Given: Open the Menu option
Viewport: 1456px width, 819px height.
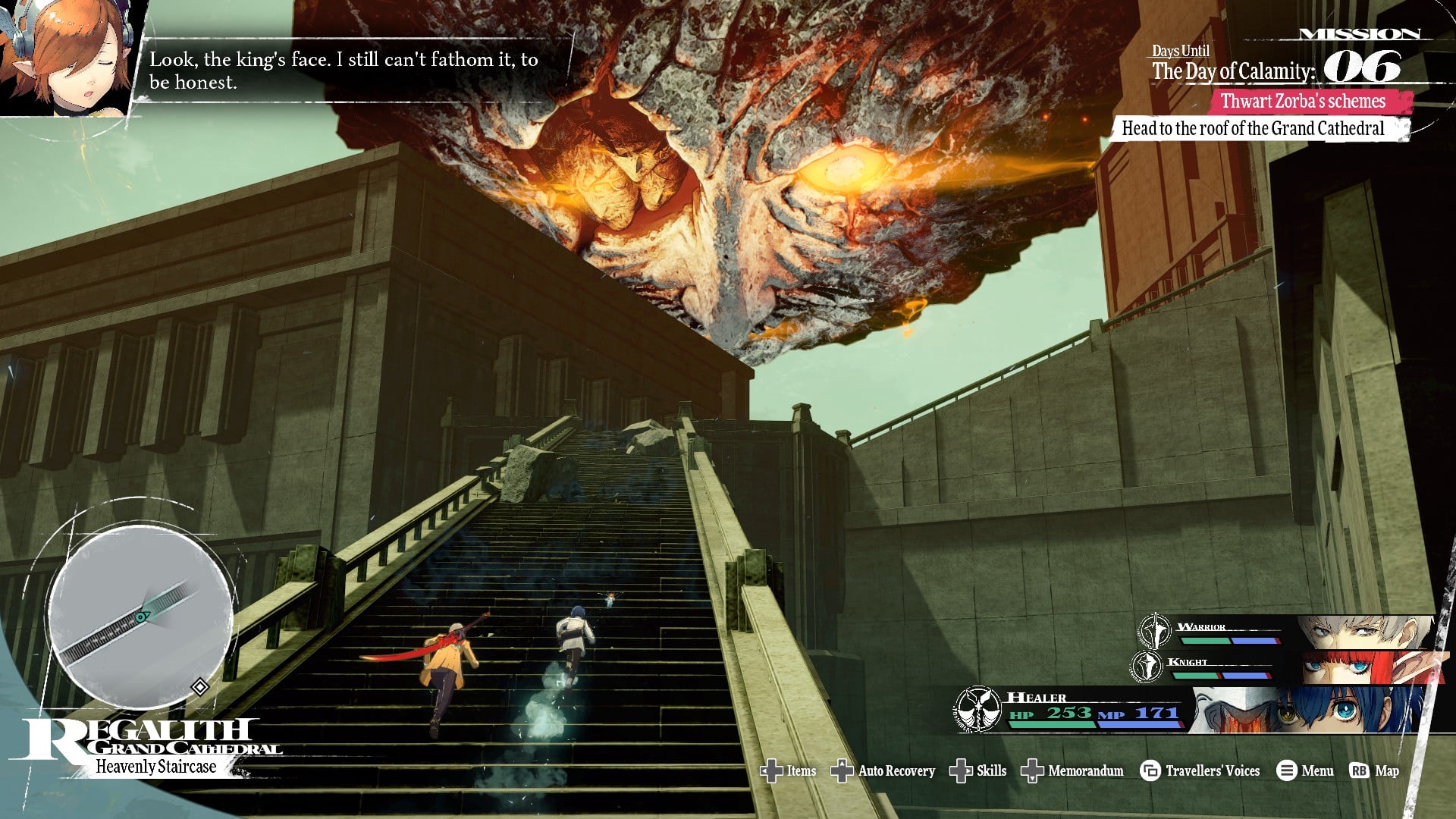Looking at the screenshot, I should point(1305,770).
